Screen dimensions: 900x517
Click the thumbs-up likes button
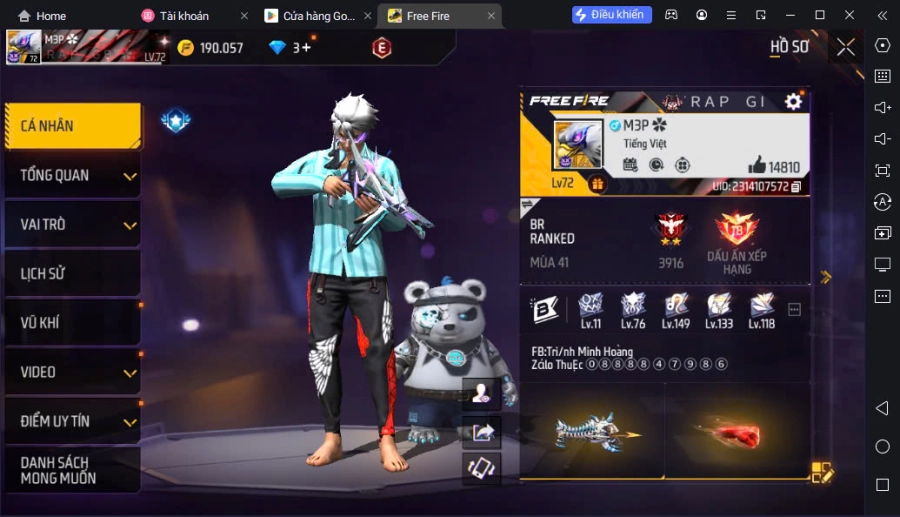coord(757,166)
